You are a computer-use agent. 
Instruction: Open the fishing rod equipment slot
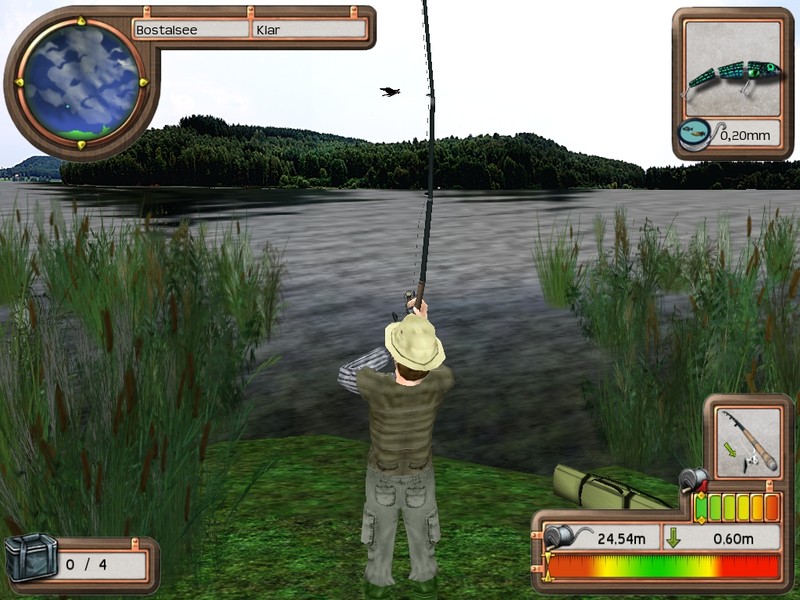click(748, 442)
